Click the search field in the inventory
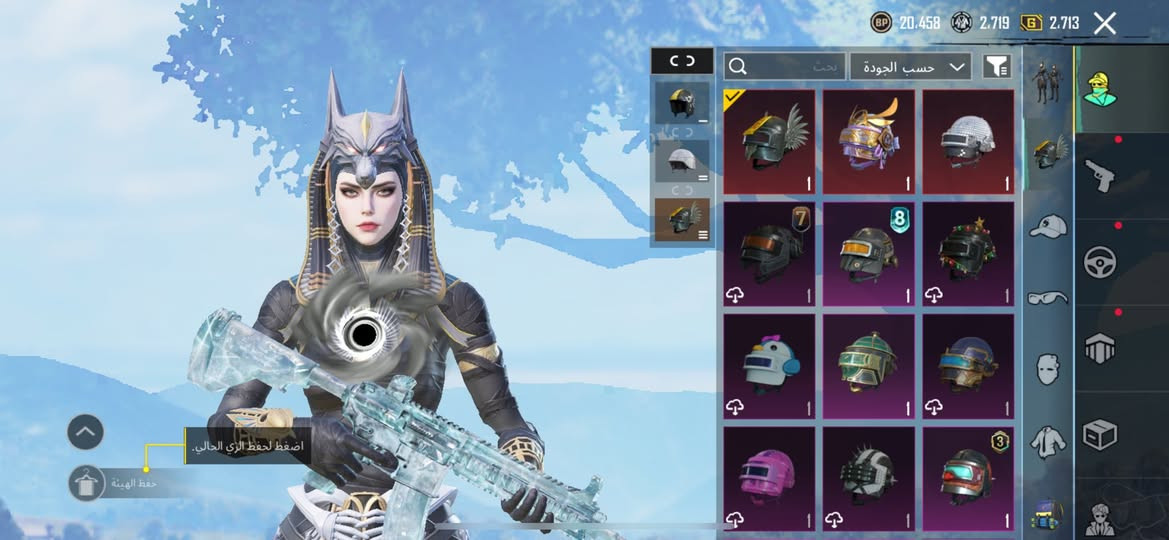 (x=785, y=66)
